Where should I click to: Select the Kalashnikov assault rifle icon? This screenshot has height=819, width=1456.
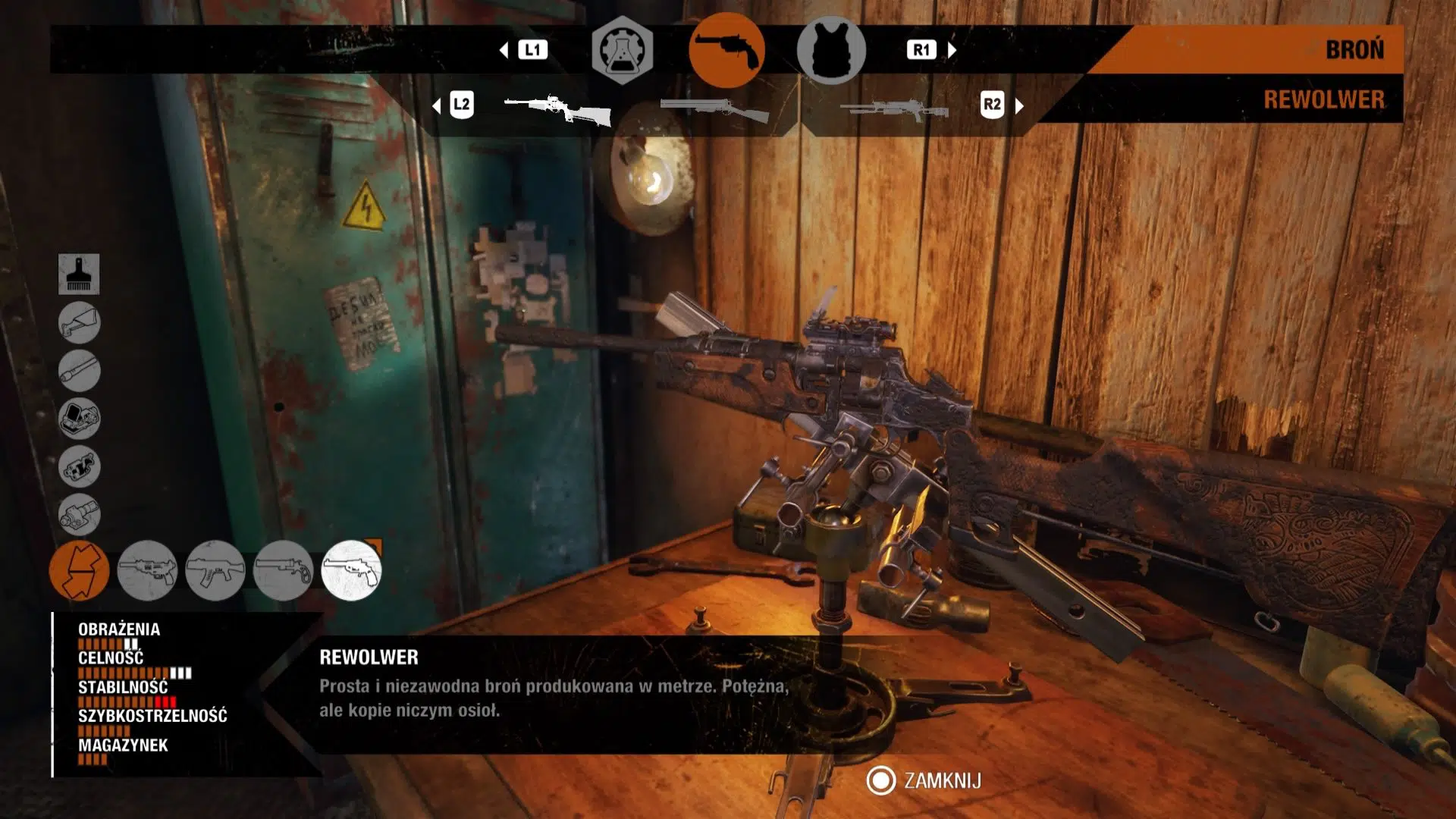[215, 570]
